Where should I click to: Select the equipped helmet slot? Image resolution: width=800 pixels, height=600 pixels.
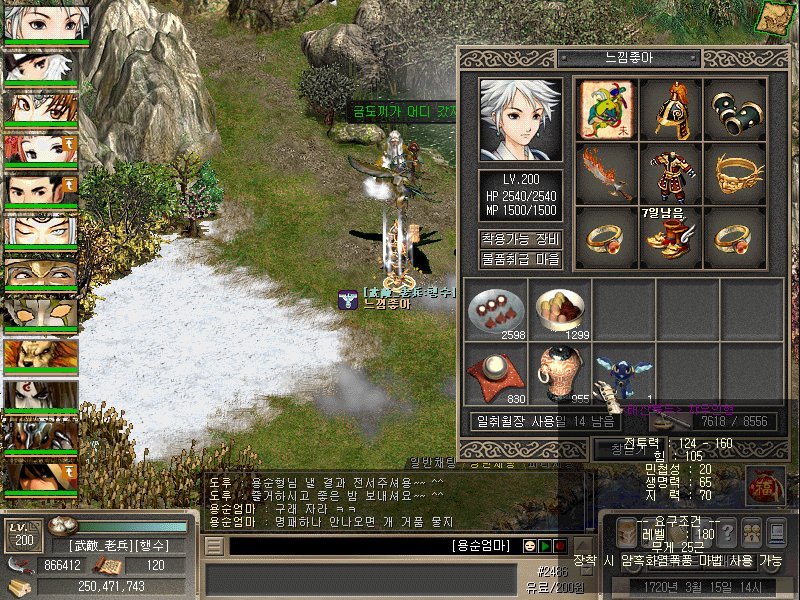(x=671, y=109)
